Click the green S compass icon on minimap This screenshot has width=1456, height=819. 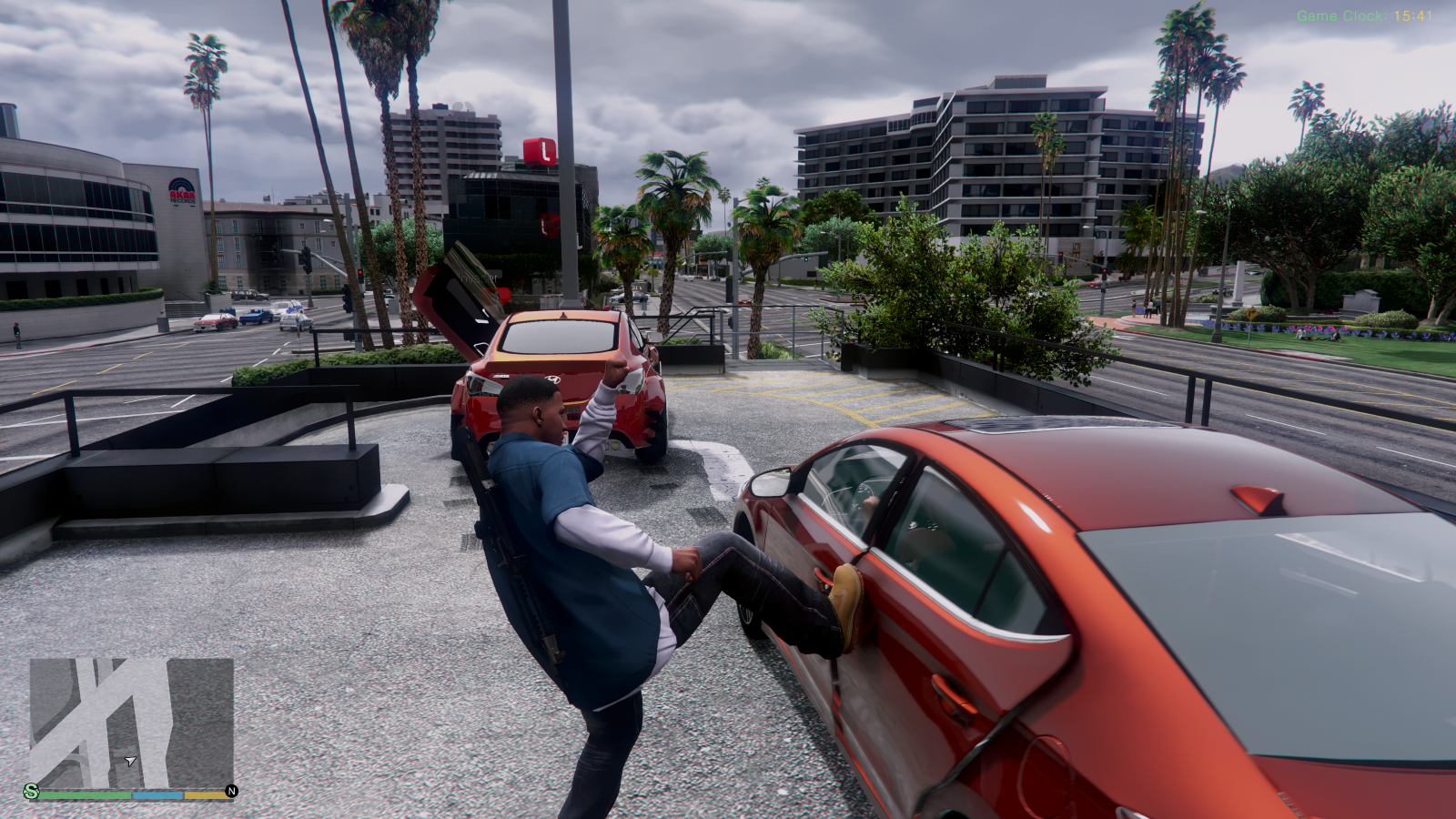click(32, 790)
